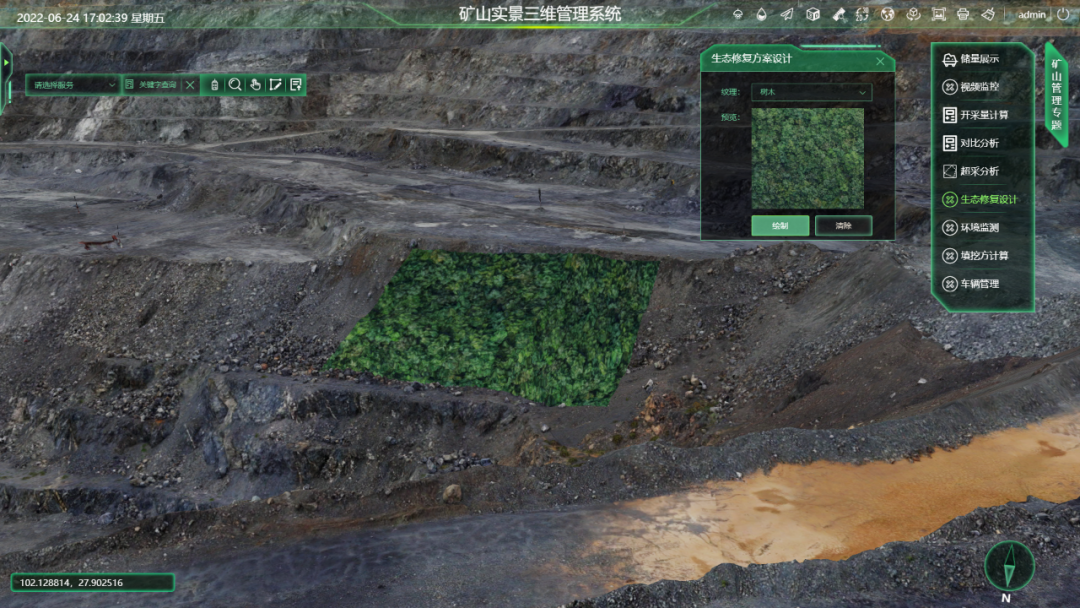Click the 清除 clear button
The width and height of the screenshot is (1080, 608).
click(843, 226)
